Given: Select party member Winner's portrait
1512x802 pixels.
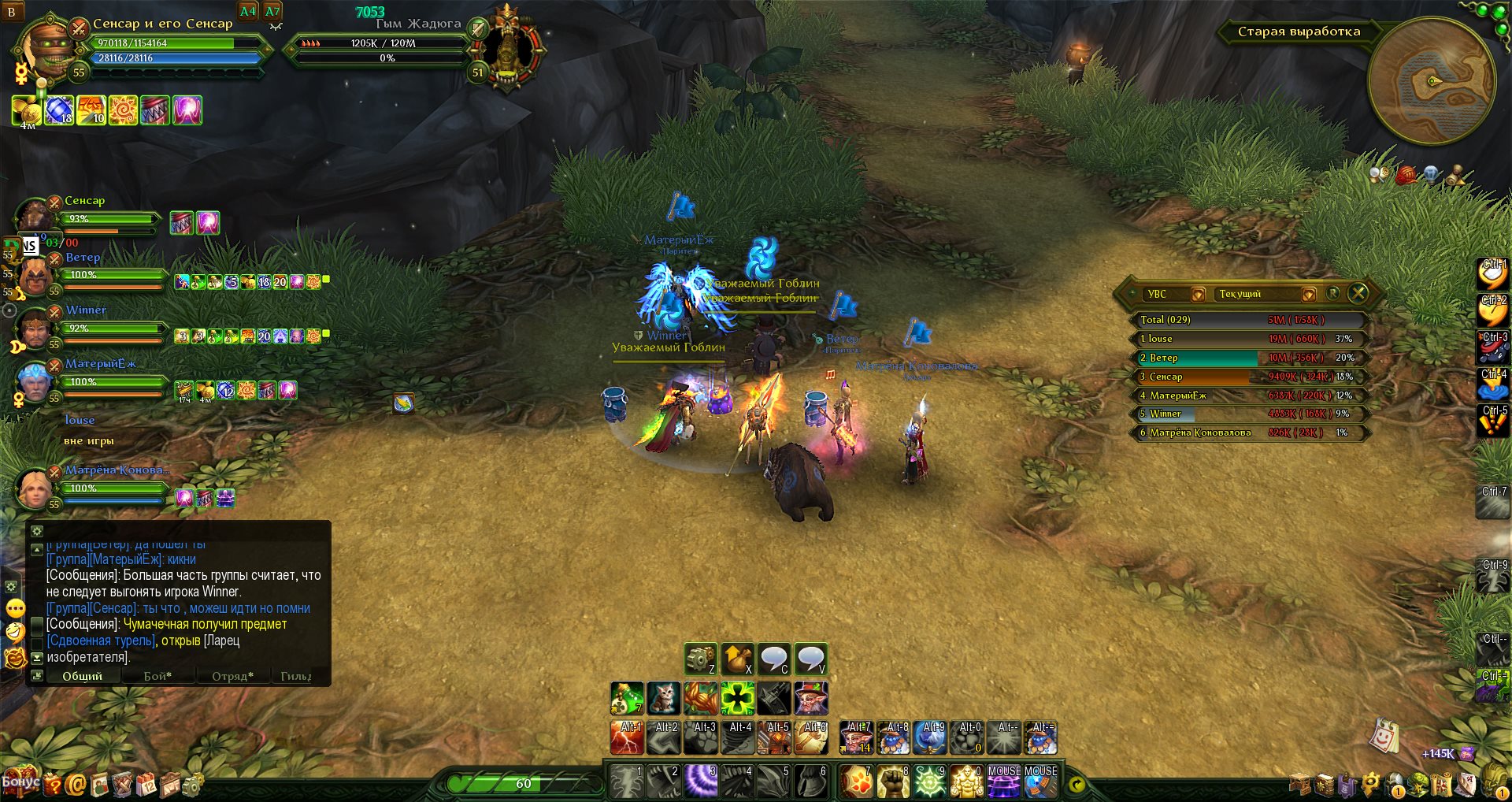Looking at the screenshot, I should (x=35, y=329).
